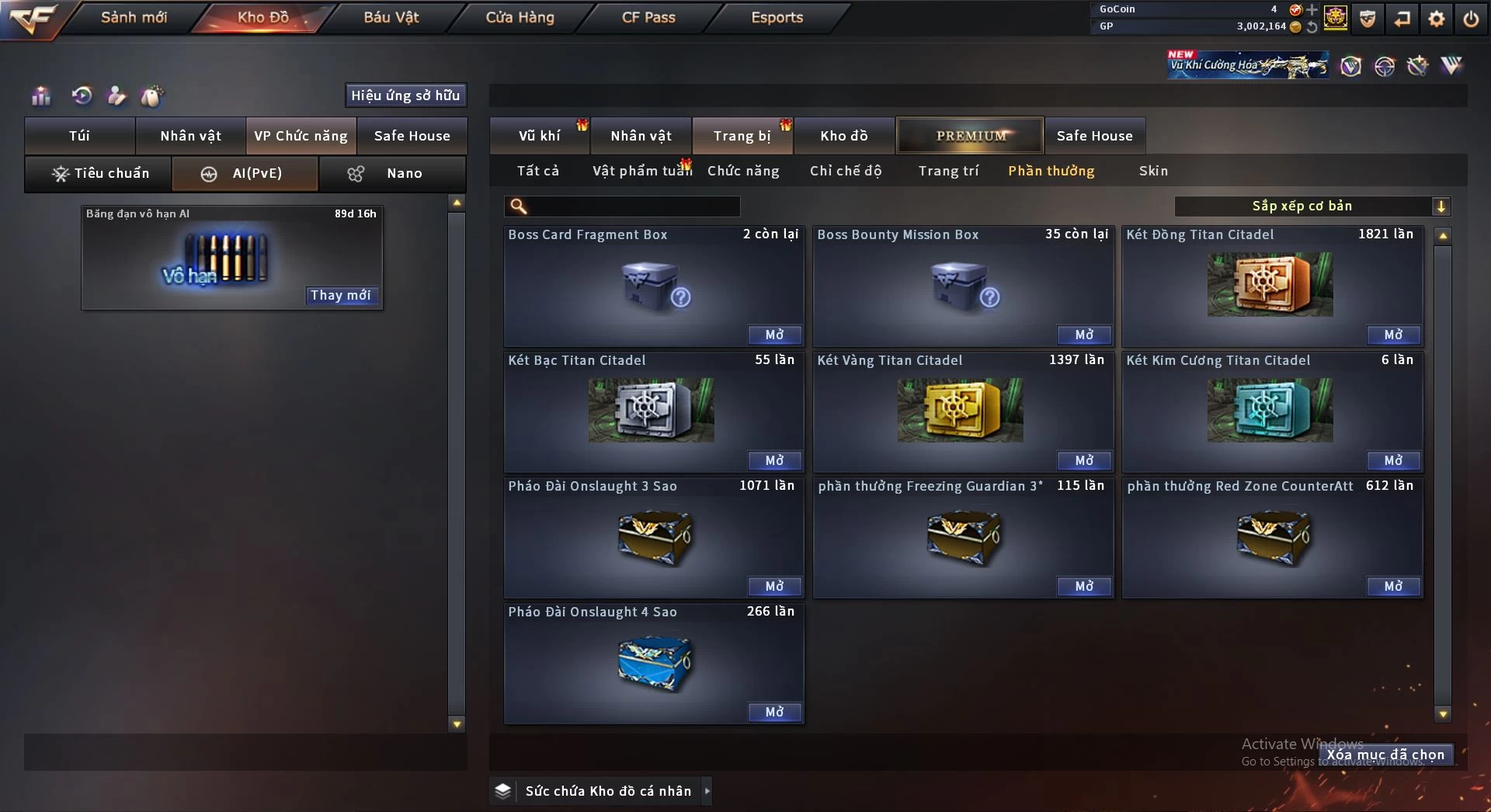Screen dimensions: 1491x812
Task: Select the PREMIUM tab
Action: click(x=970, y=136)
